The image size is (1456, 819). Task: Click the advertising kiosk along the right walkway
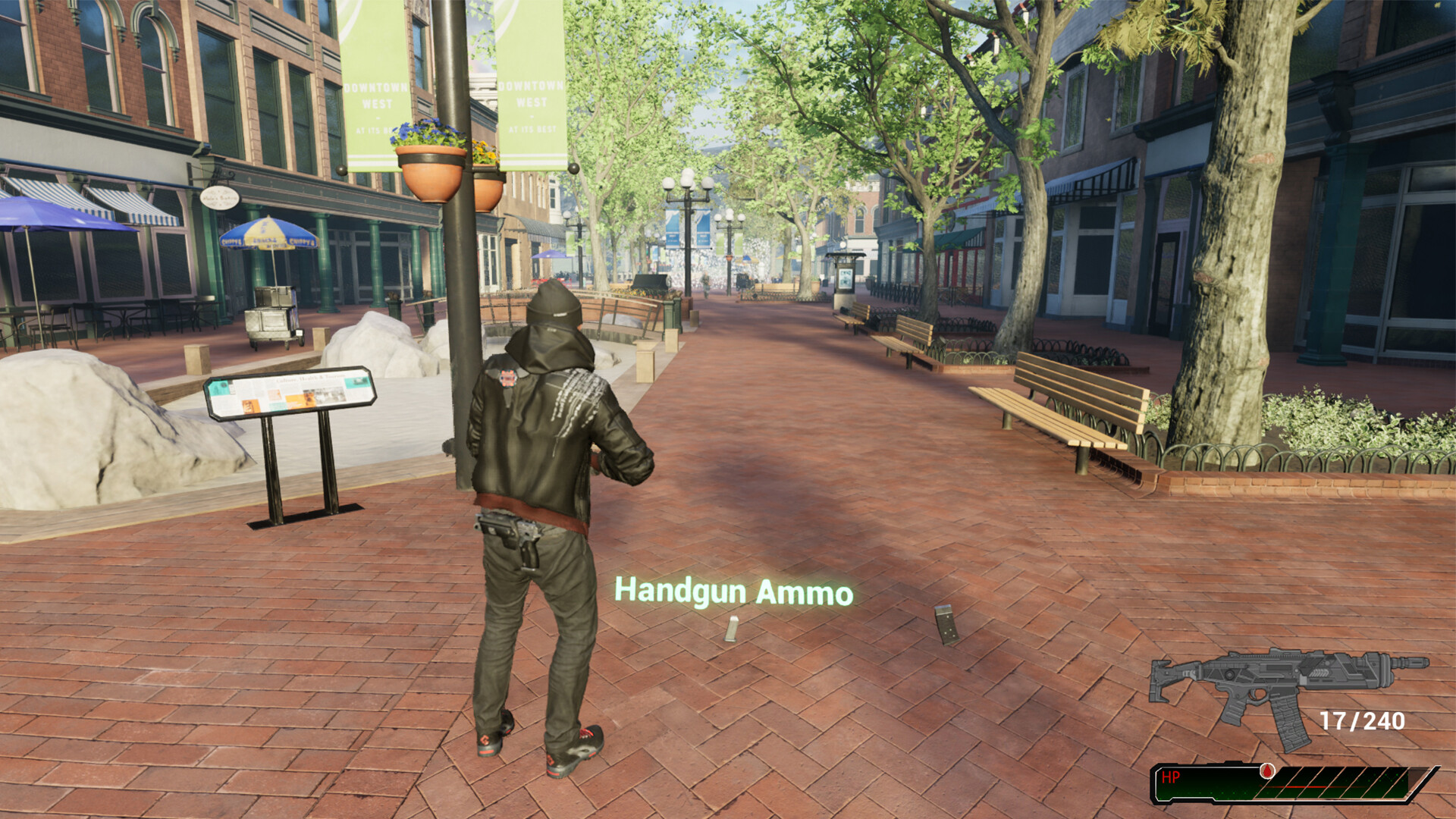click(x=846, y=281)
